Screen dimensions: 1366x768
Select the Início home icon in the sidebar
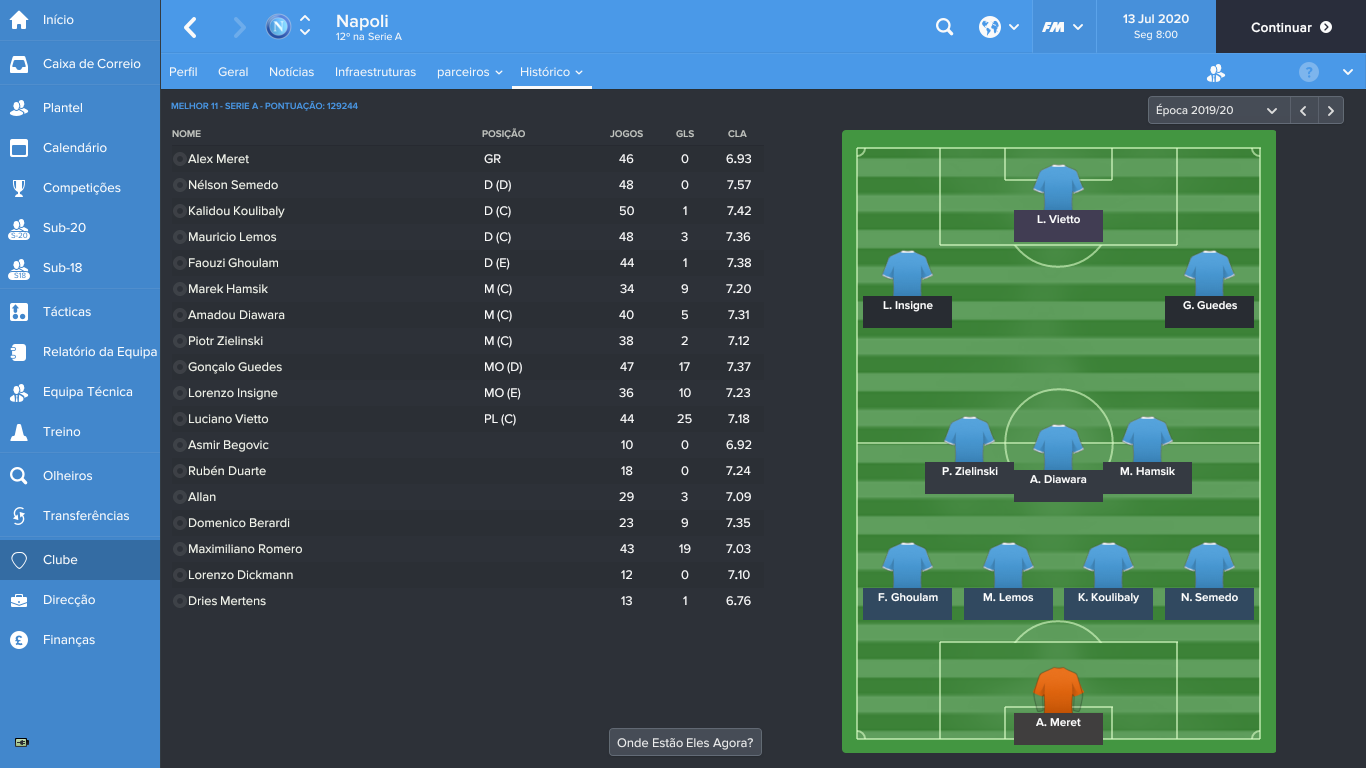coord(20,21)
